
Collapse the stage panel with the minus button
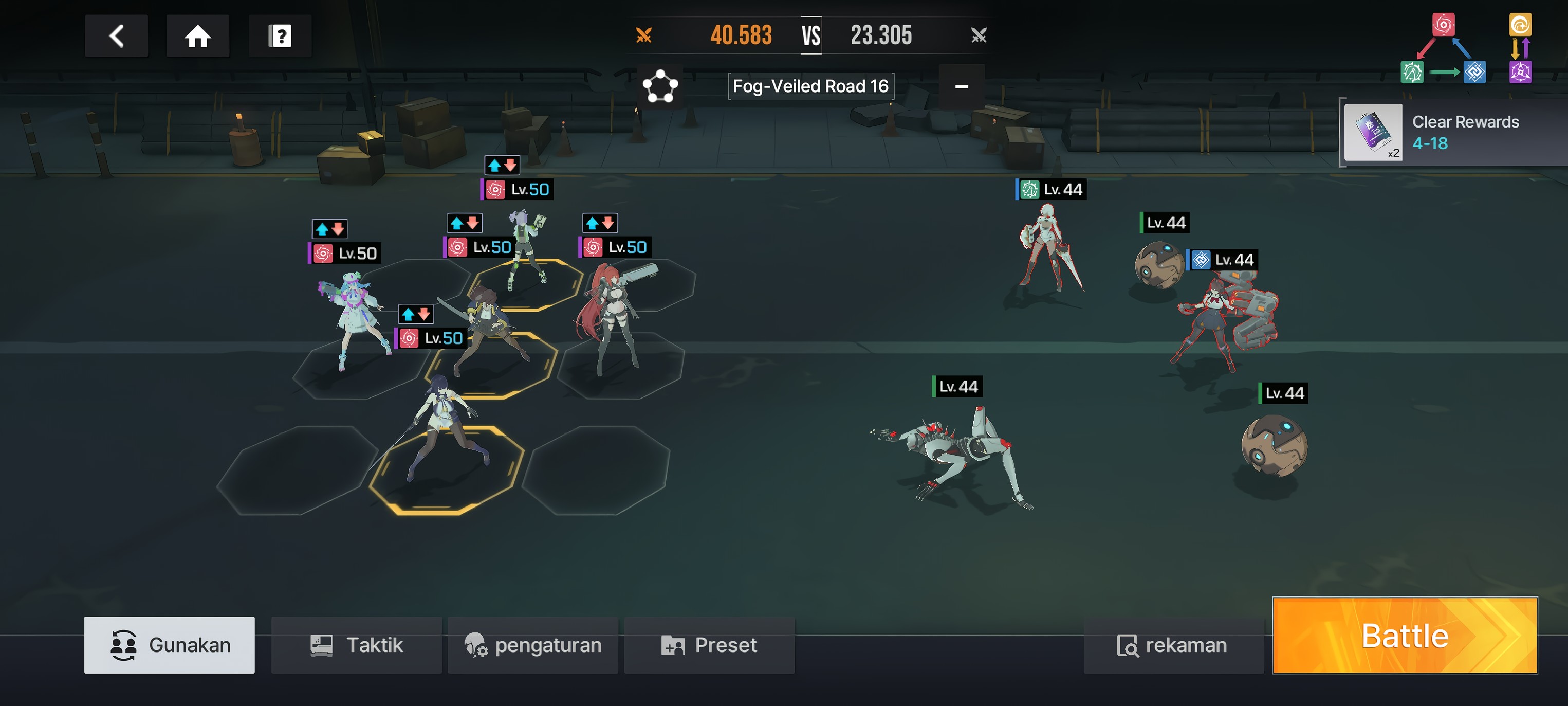point(962,86)
